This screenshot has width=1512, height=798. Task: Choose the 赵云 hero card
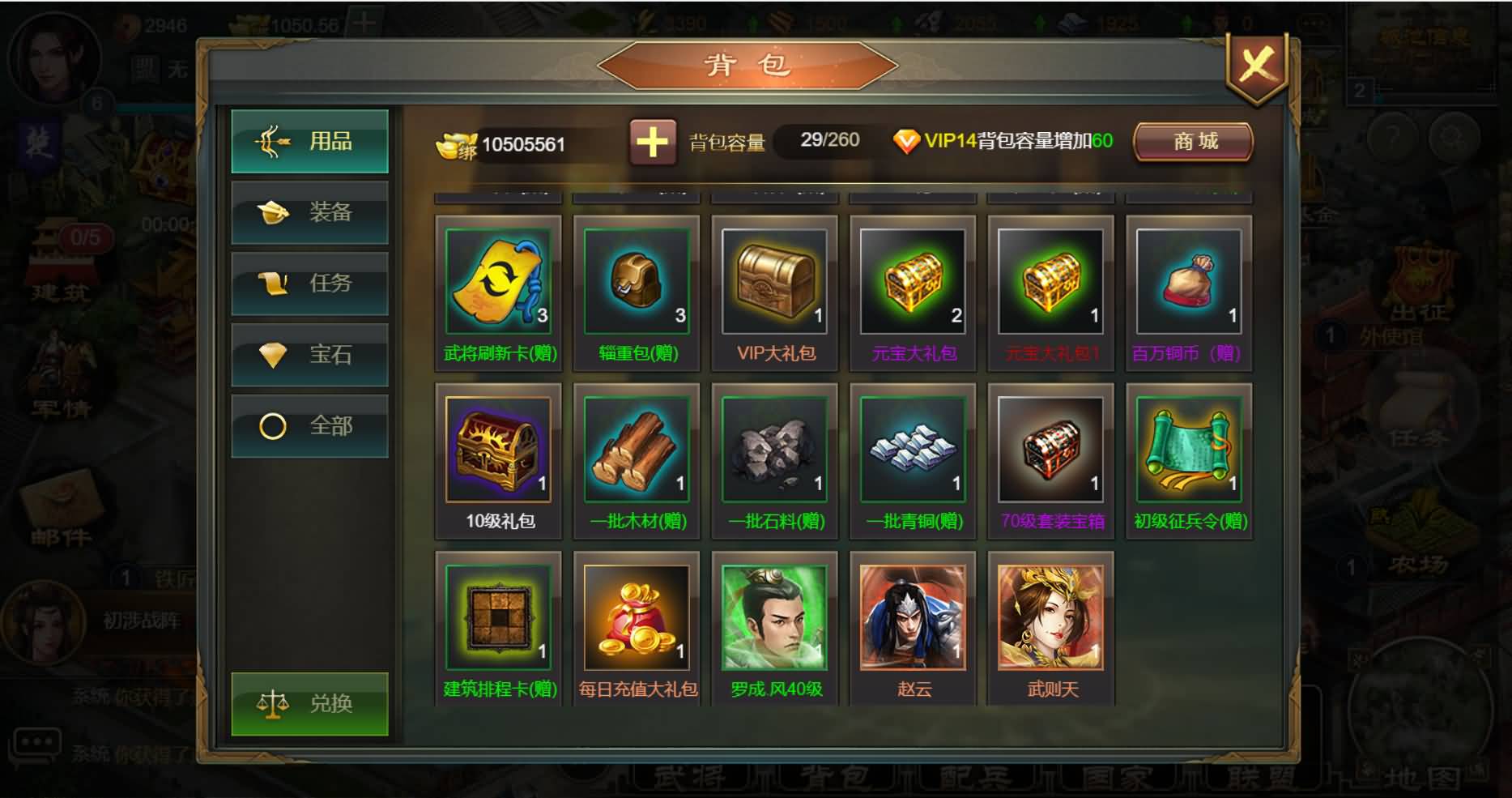[x=913, y=617]
